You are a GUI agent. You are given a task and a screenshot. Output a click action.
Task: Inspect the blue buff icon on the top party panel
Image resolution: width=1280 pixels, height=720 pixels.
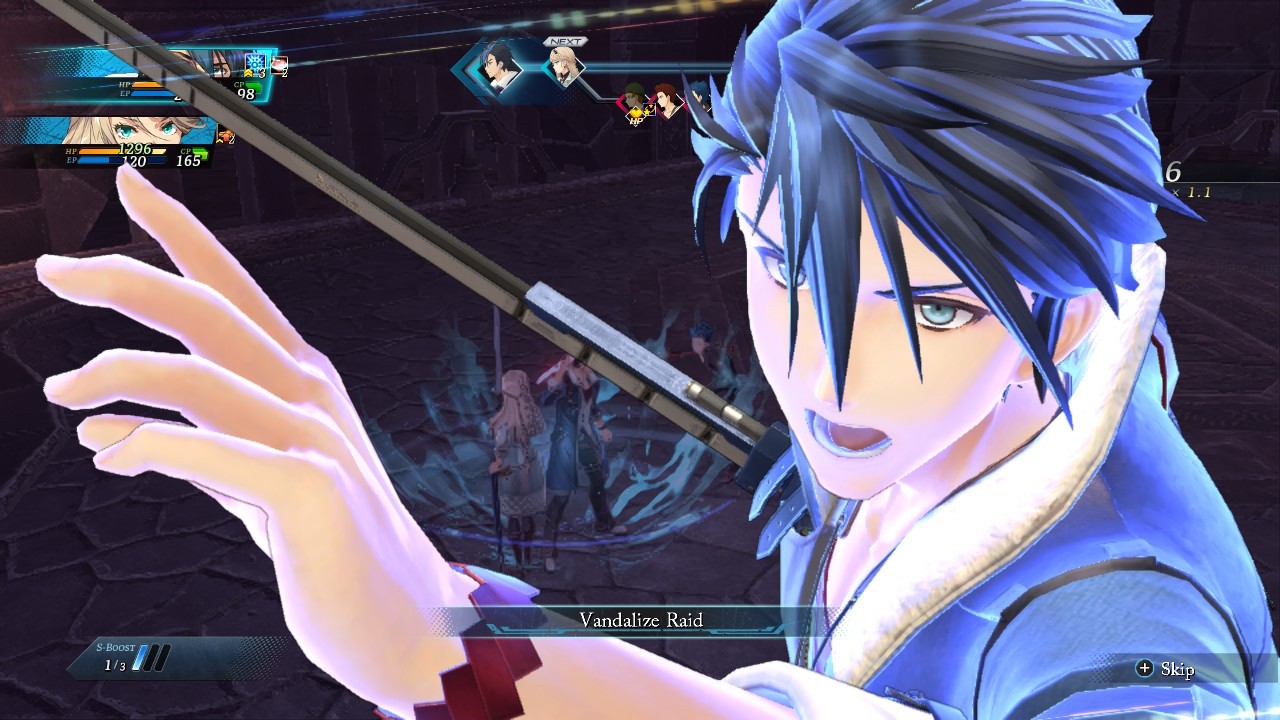255,62
